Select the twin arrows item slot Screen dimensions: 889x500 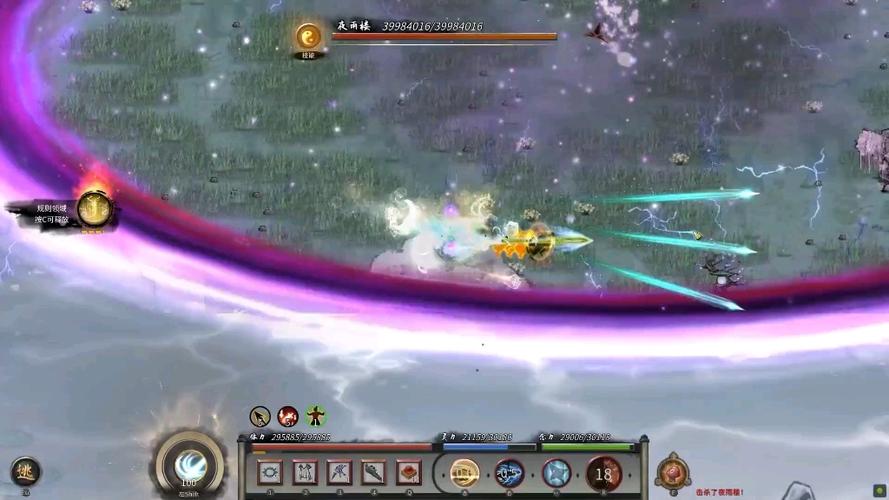305,472
